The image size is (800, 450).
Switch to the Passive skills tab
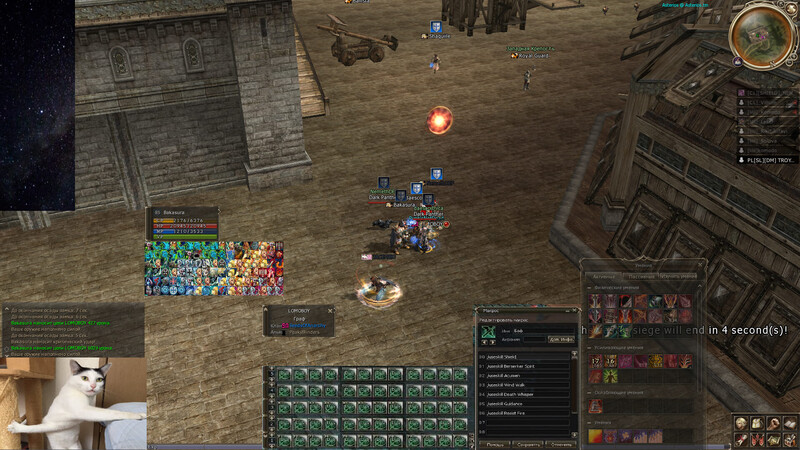tap(640, 275)
